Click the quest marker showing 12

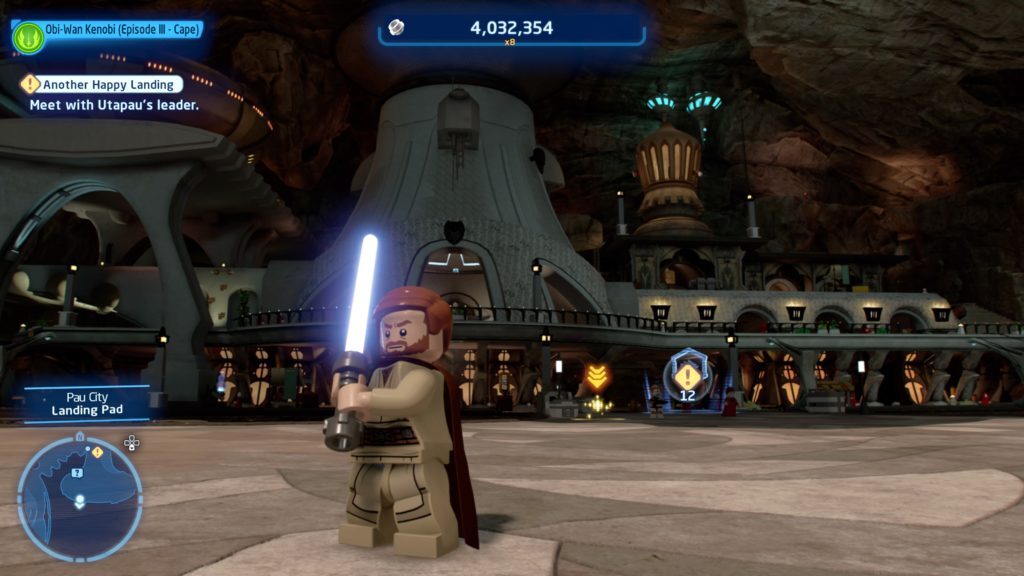[687, 378]
